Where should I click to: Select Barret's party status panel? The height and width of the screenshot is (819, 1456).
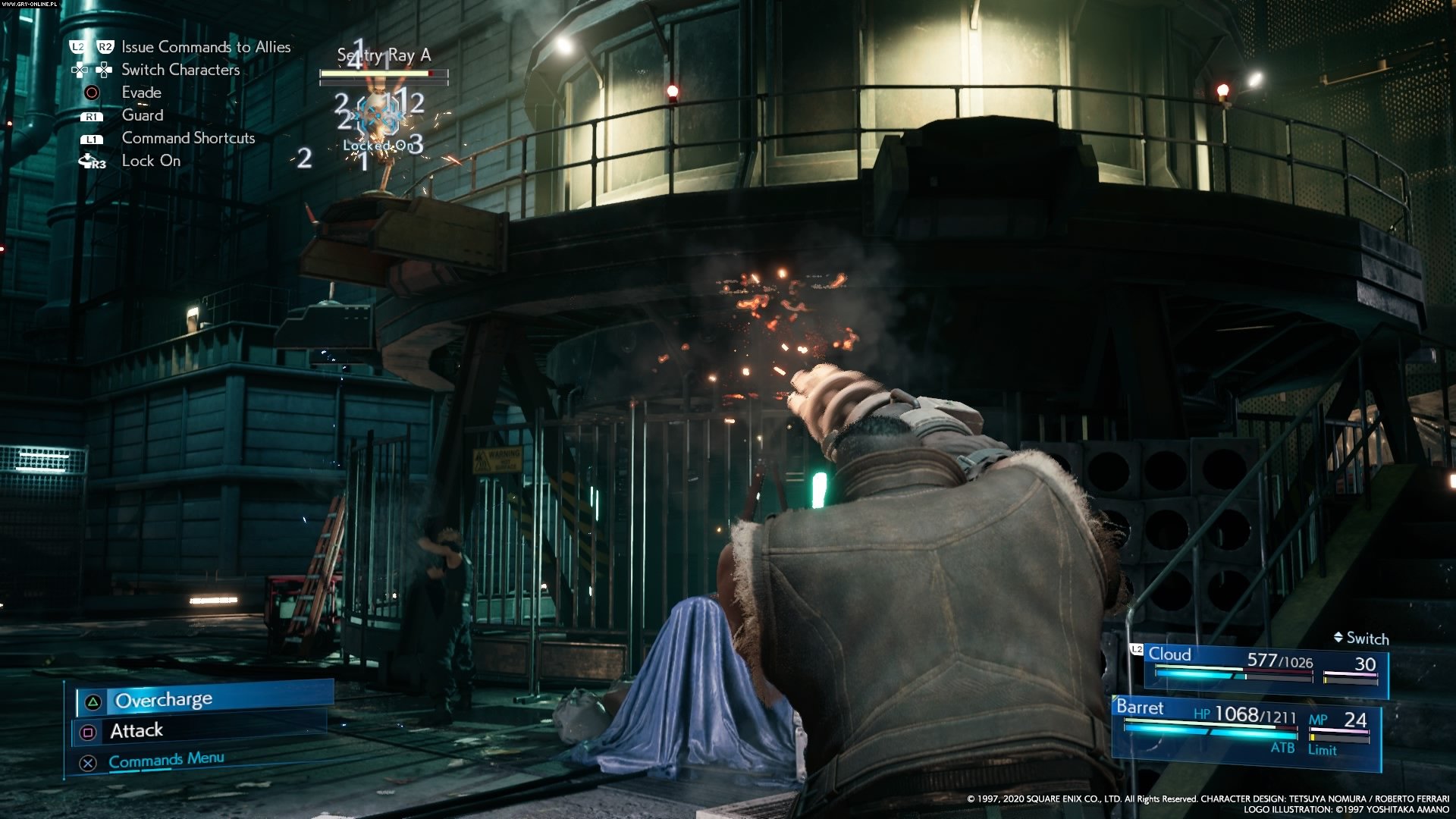coord(1244,728)
